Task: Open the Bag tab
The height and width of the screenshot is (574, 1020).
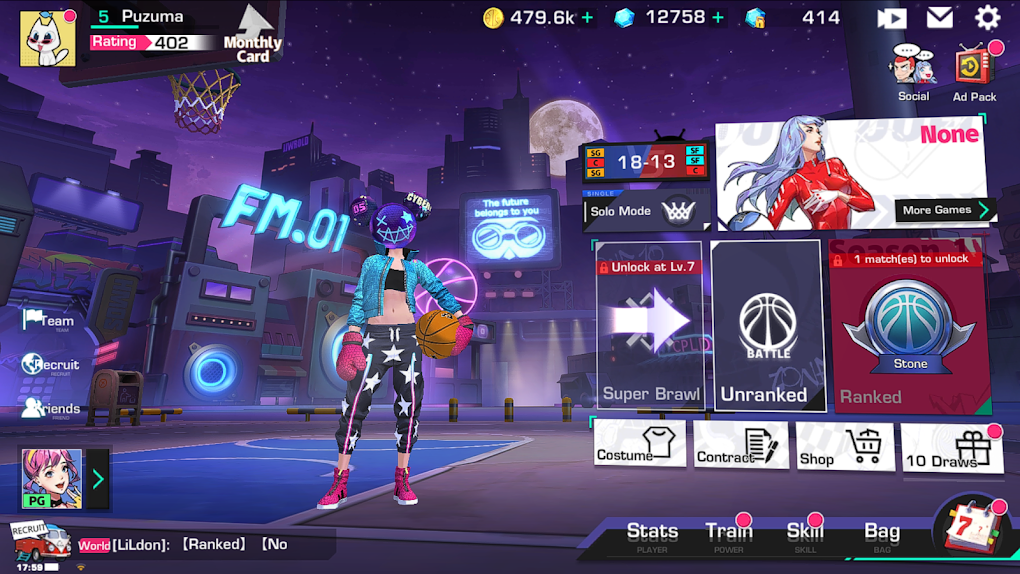Action: pyautogui.click(x=882, y=535)
